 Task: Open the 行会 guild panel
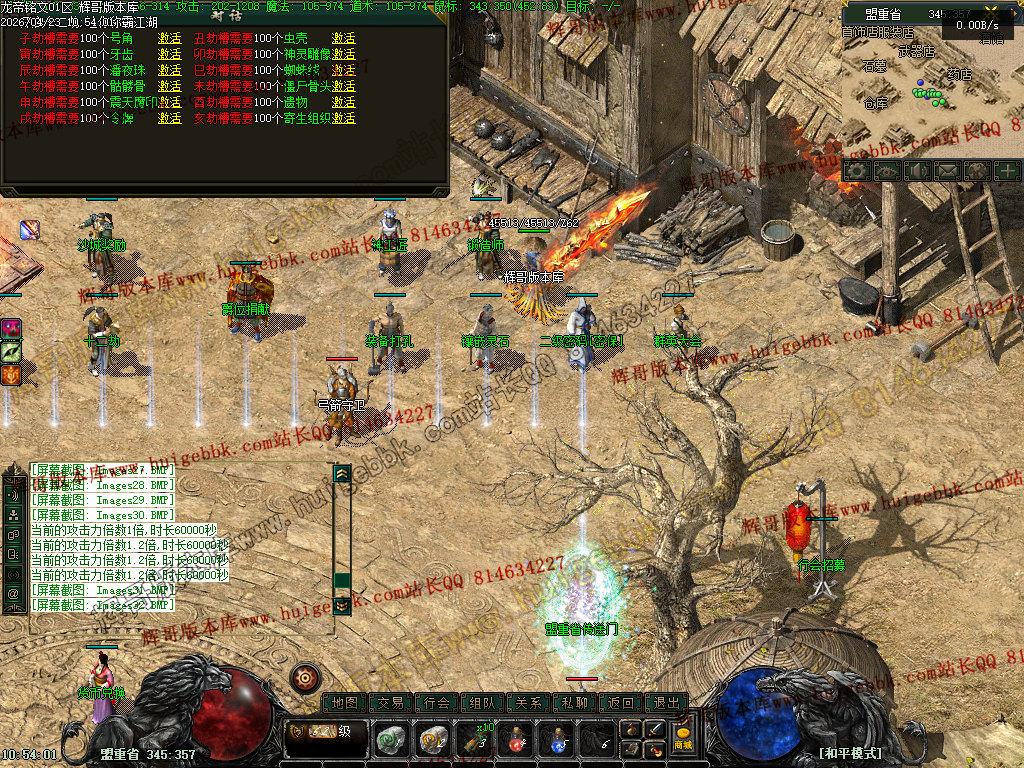point(437,703)
